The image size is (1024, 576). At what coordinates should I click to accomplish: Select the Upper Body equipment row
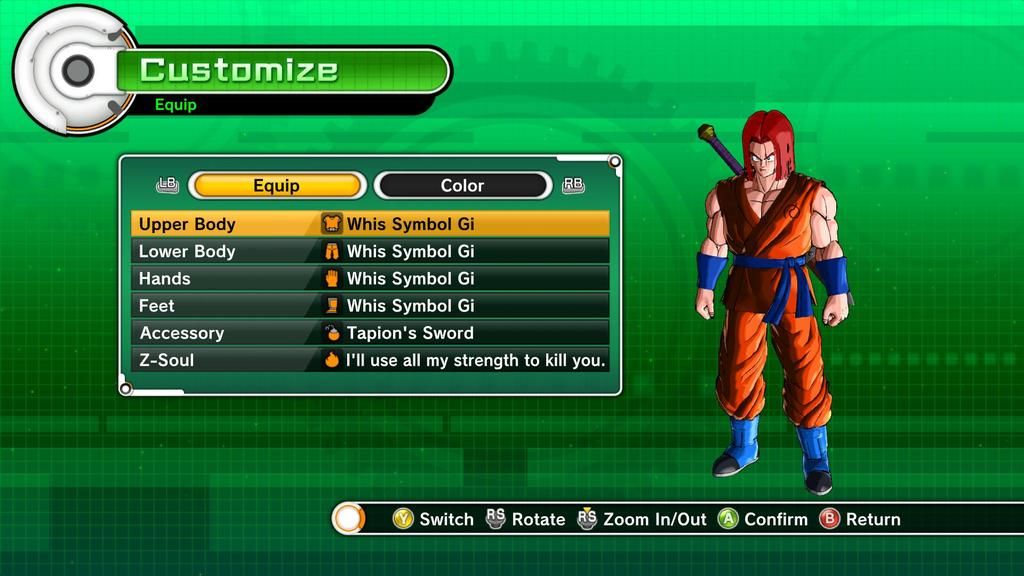tap(370, 224)
